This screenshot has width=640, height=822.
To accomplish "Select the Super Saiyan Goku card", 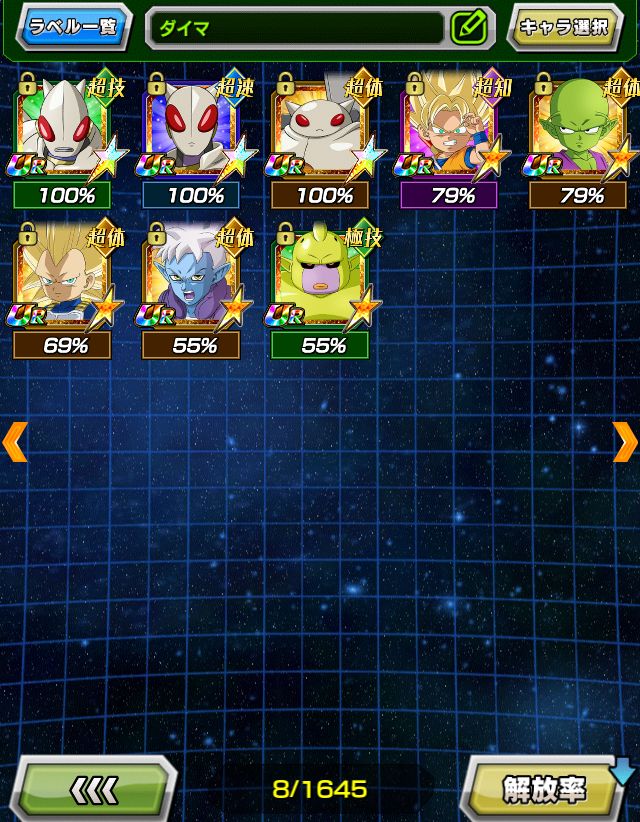I will 452,130.
